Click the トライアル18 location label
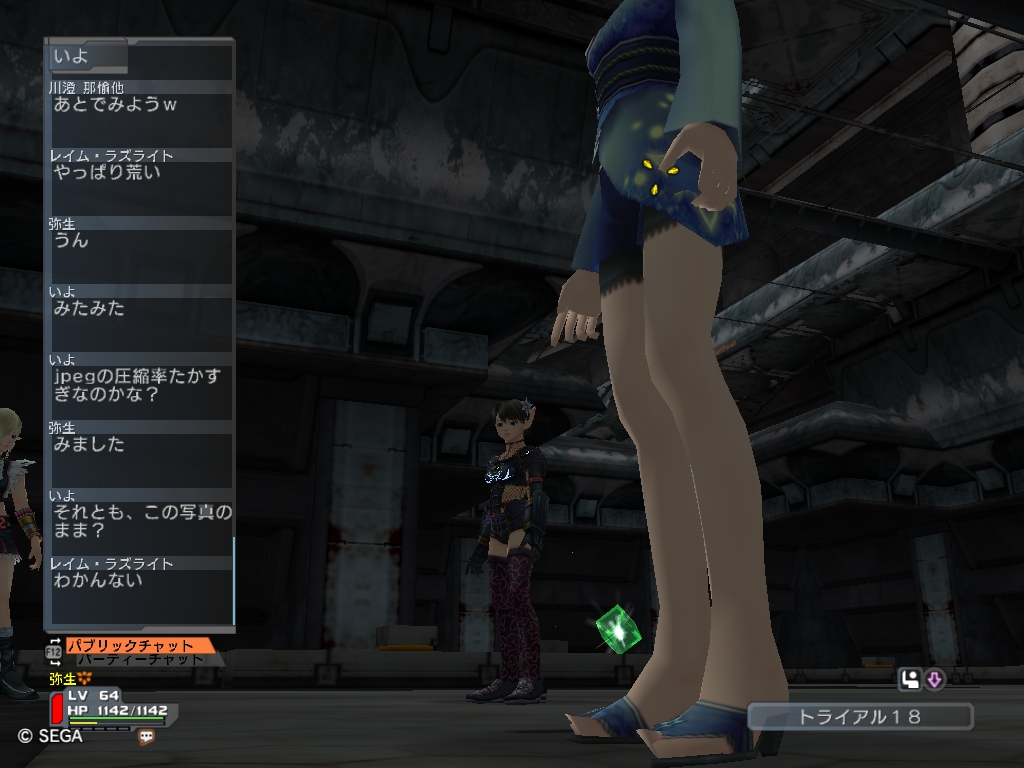 coord(859,717)
